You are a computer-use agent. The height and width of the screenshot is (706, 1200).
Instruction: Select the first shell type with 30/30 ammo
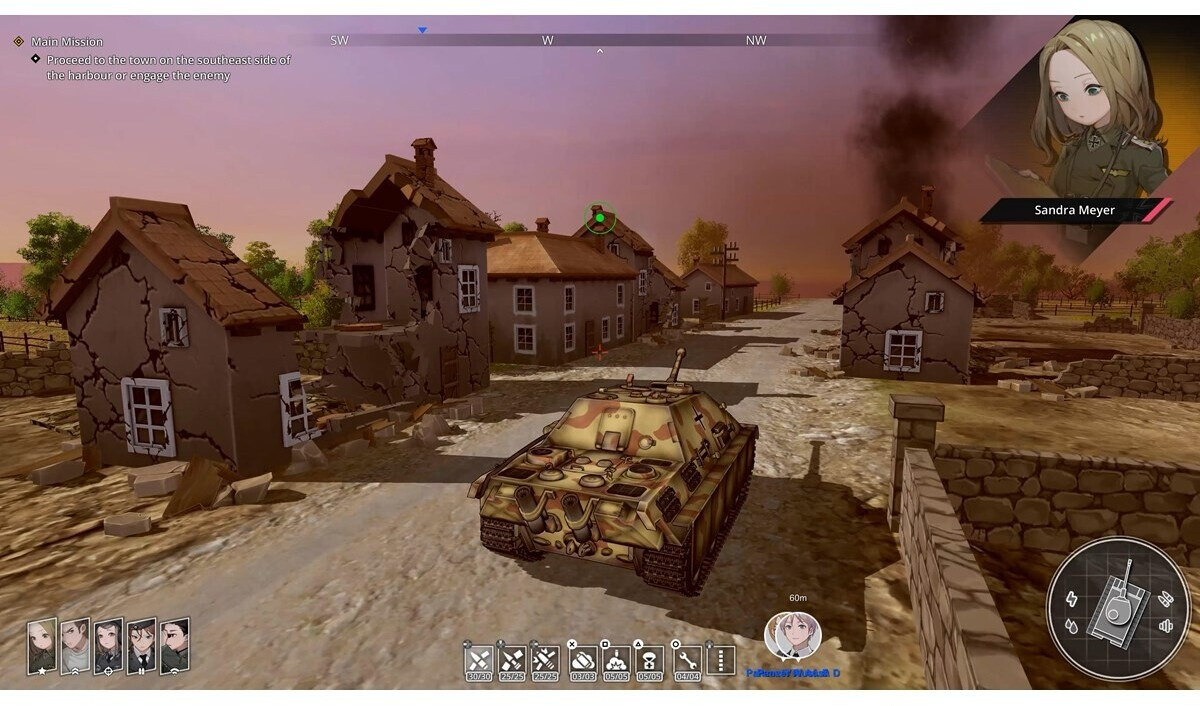coord(480,660)
